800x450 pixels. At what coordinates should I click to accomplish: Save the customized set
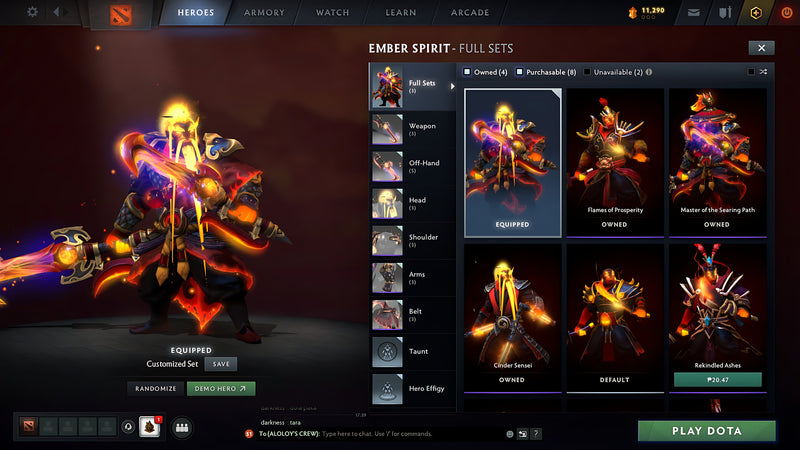pyautogui.click(x=220, y=364)
